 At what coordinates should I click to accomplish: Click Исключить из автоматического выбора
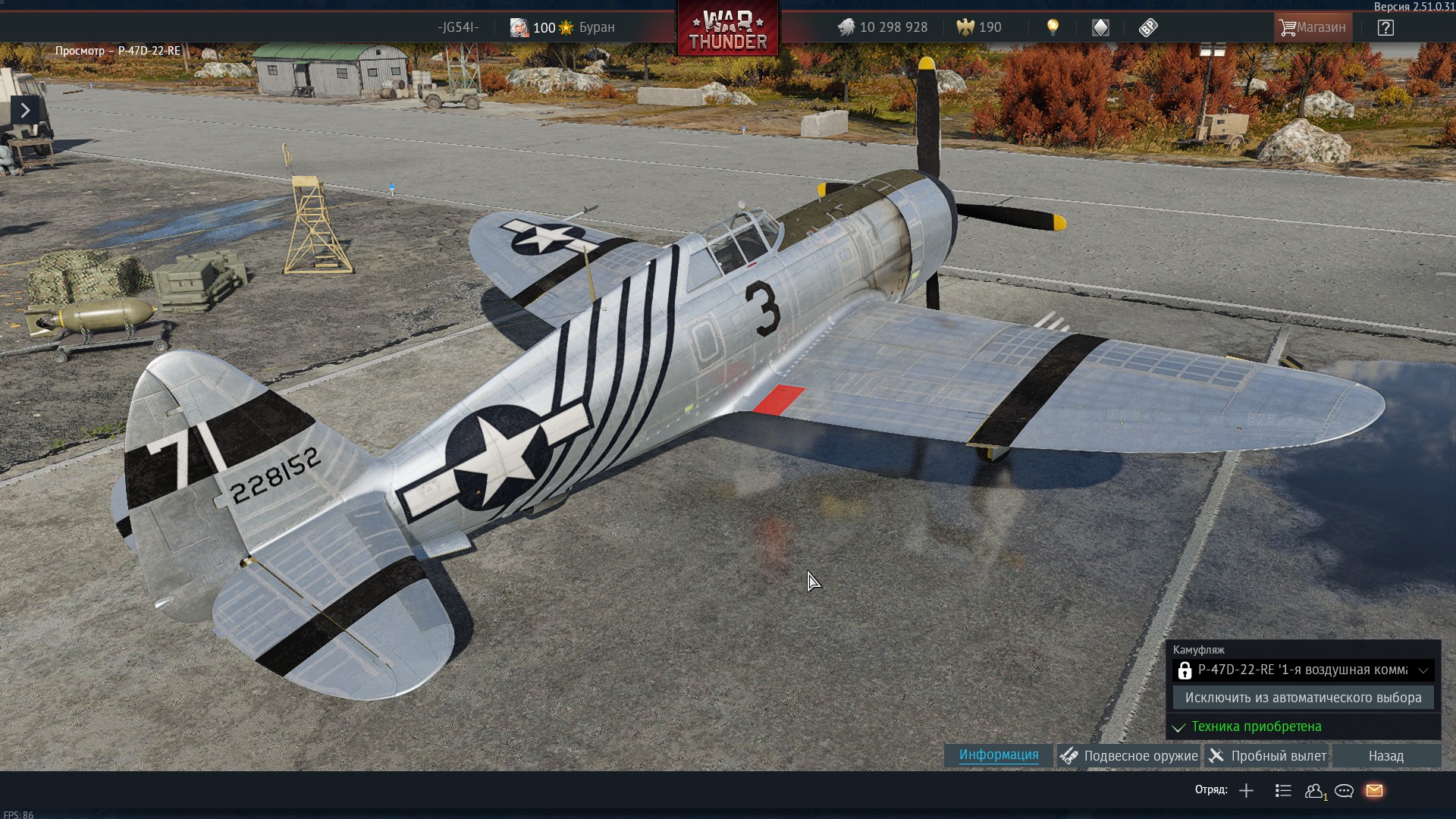[1303, 698]
